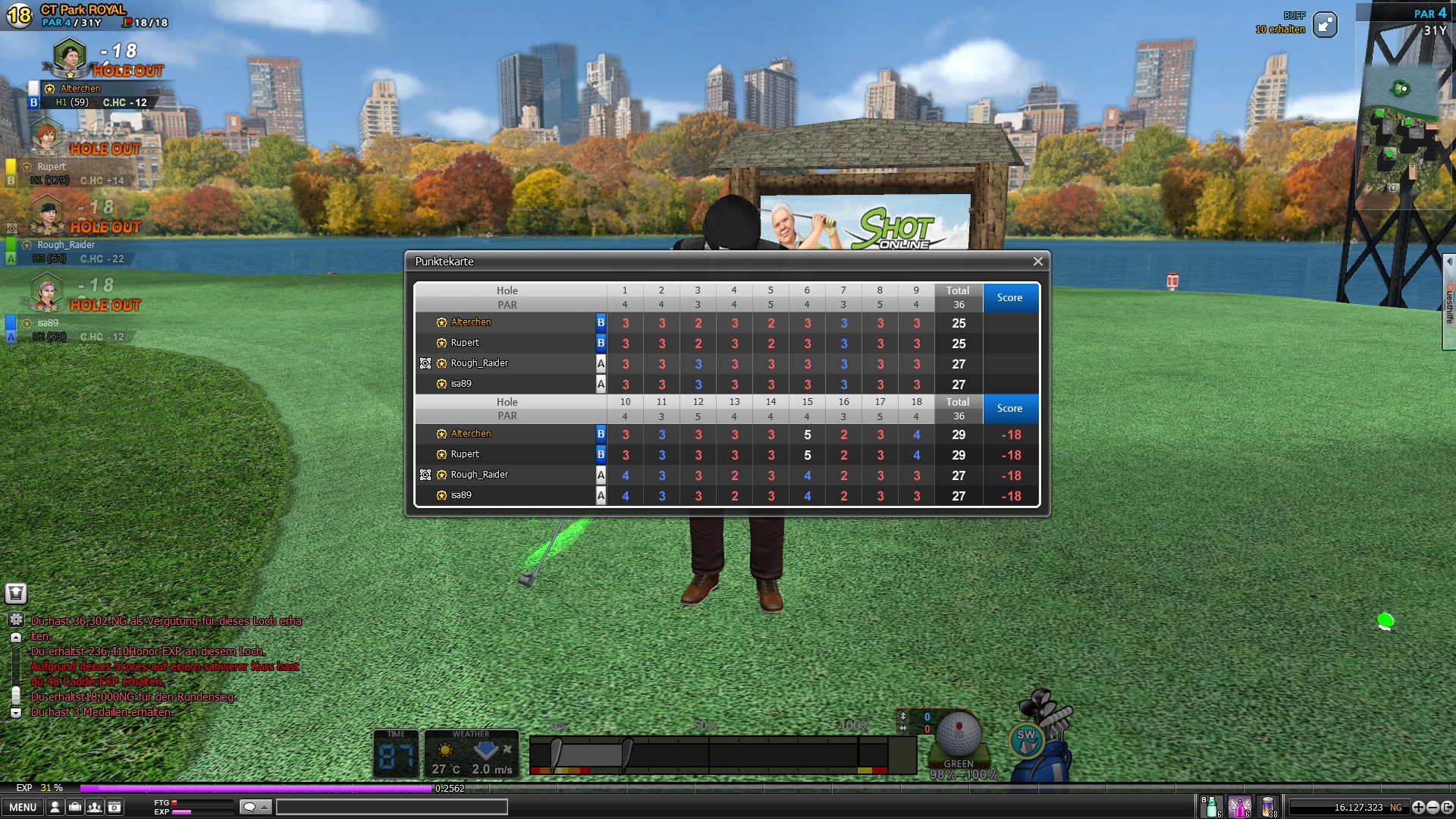
Task: Open the MENU button
Action: click(x=22, y=808)
